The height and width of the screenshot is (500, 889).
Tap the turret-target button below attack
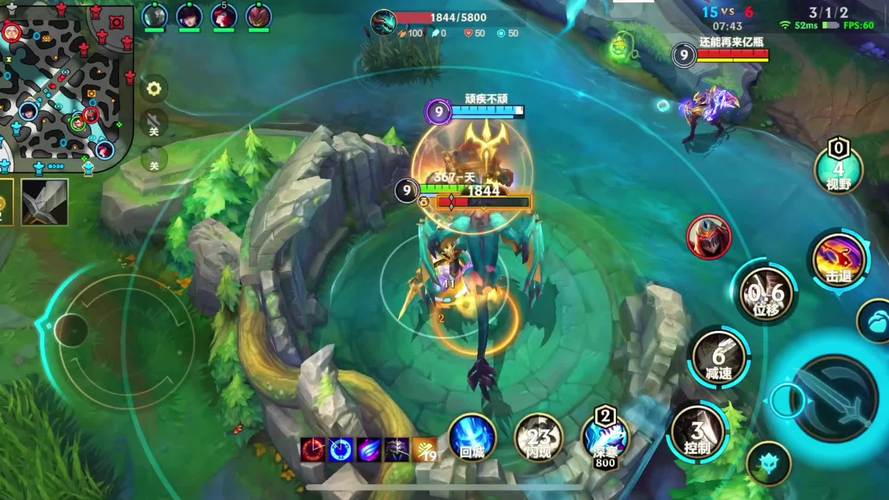[x=768, y=464]
